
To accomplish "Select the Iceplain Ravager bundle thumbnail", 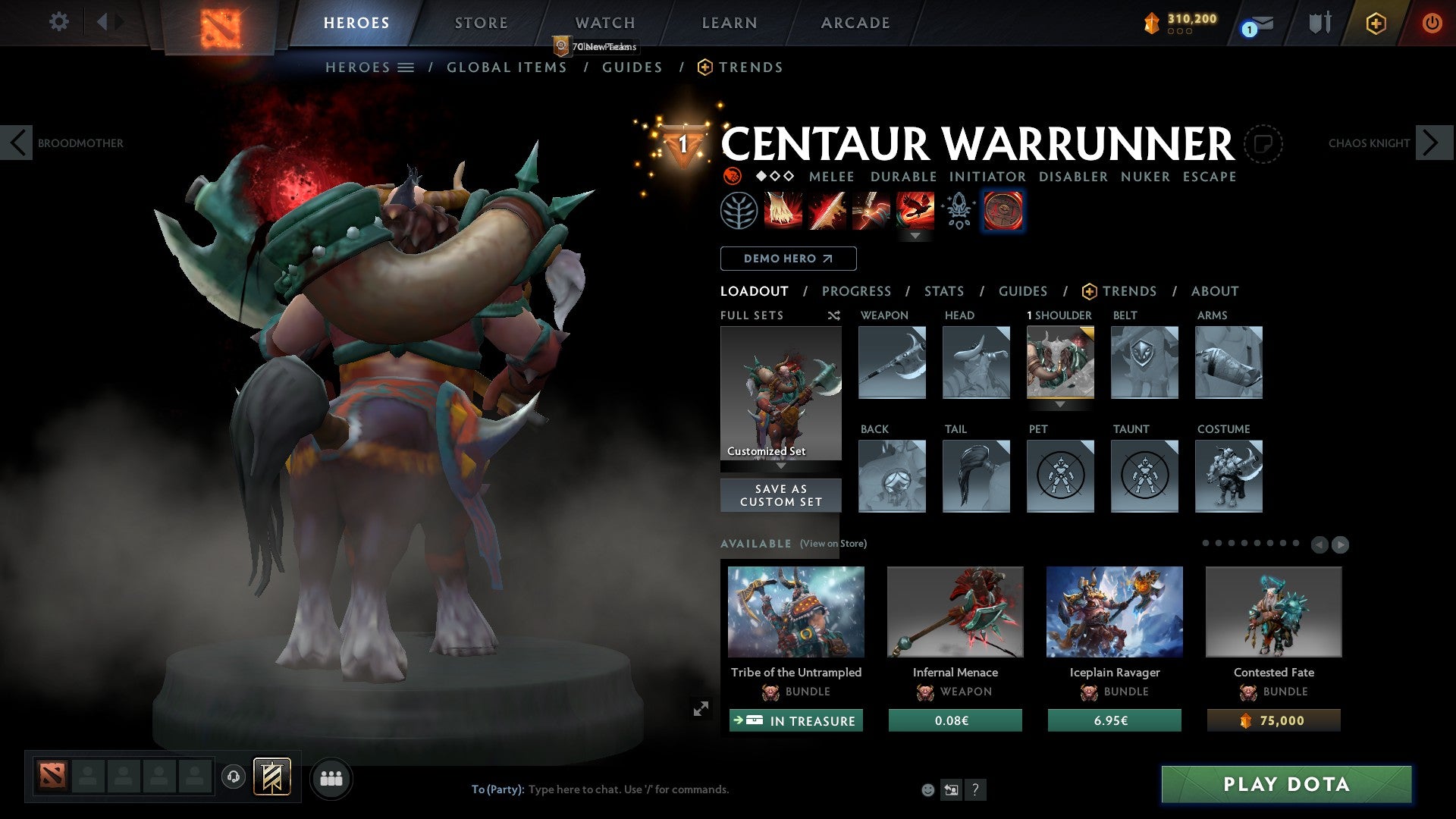I will [1114, 611].
